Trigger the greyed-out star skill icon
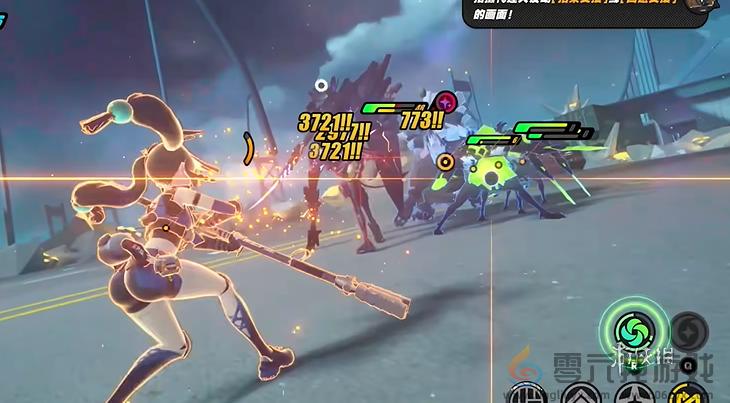 688,330
